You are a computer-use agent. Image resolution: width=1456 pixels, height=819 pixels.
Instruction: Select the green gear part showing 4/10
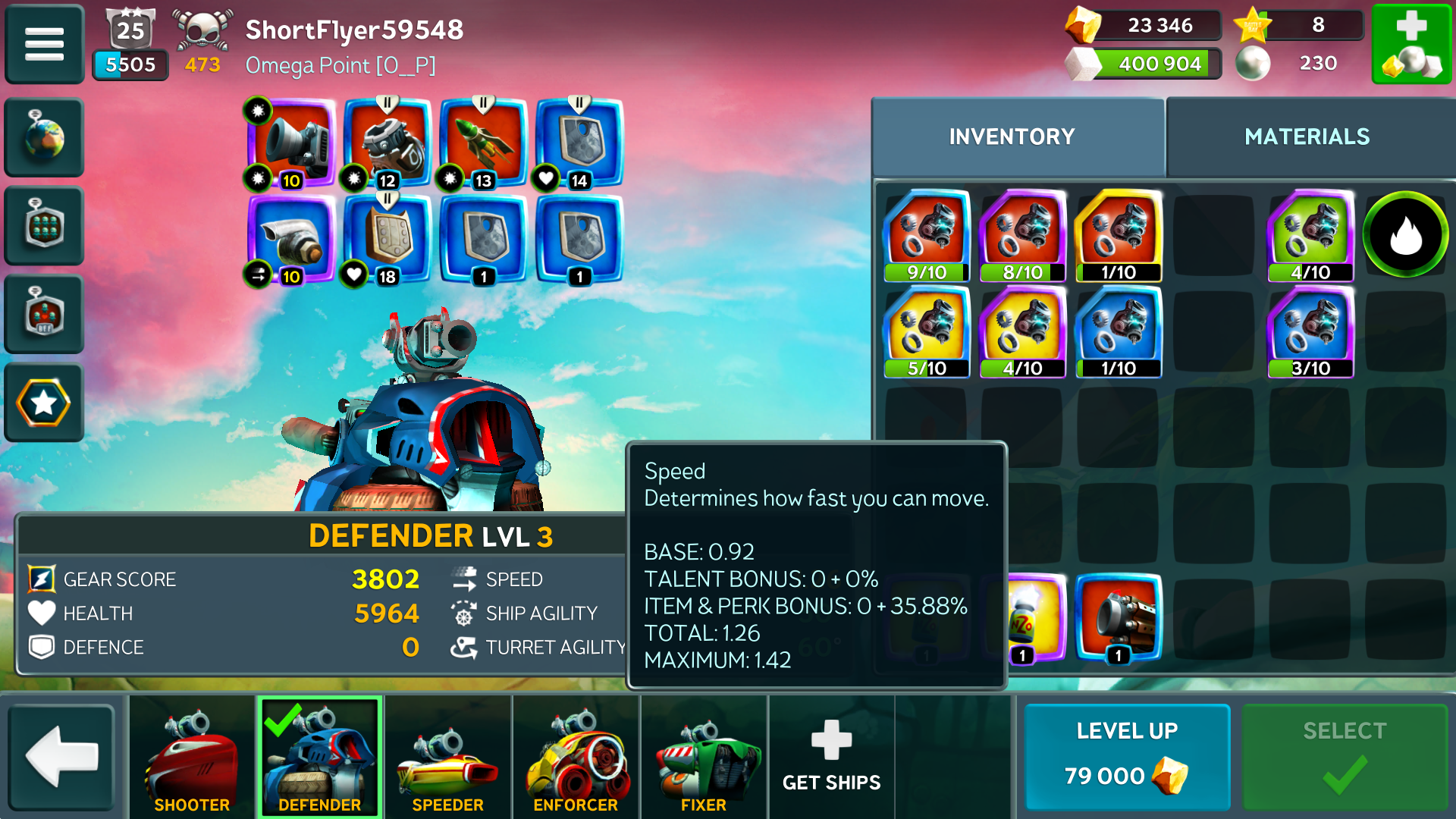1310,236
